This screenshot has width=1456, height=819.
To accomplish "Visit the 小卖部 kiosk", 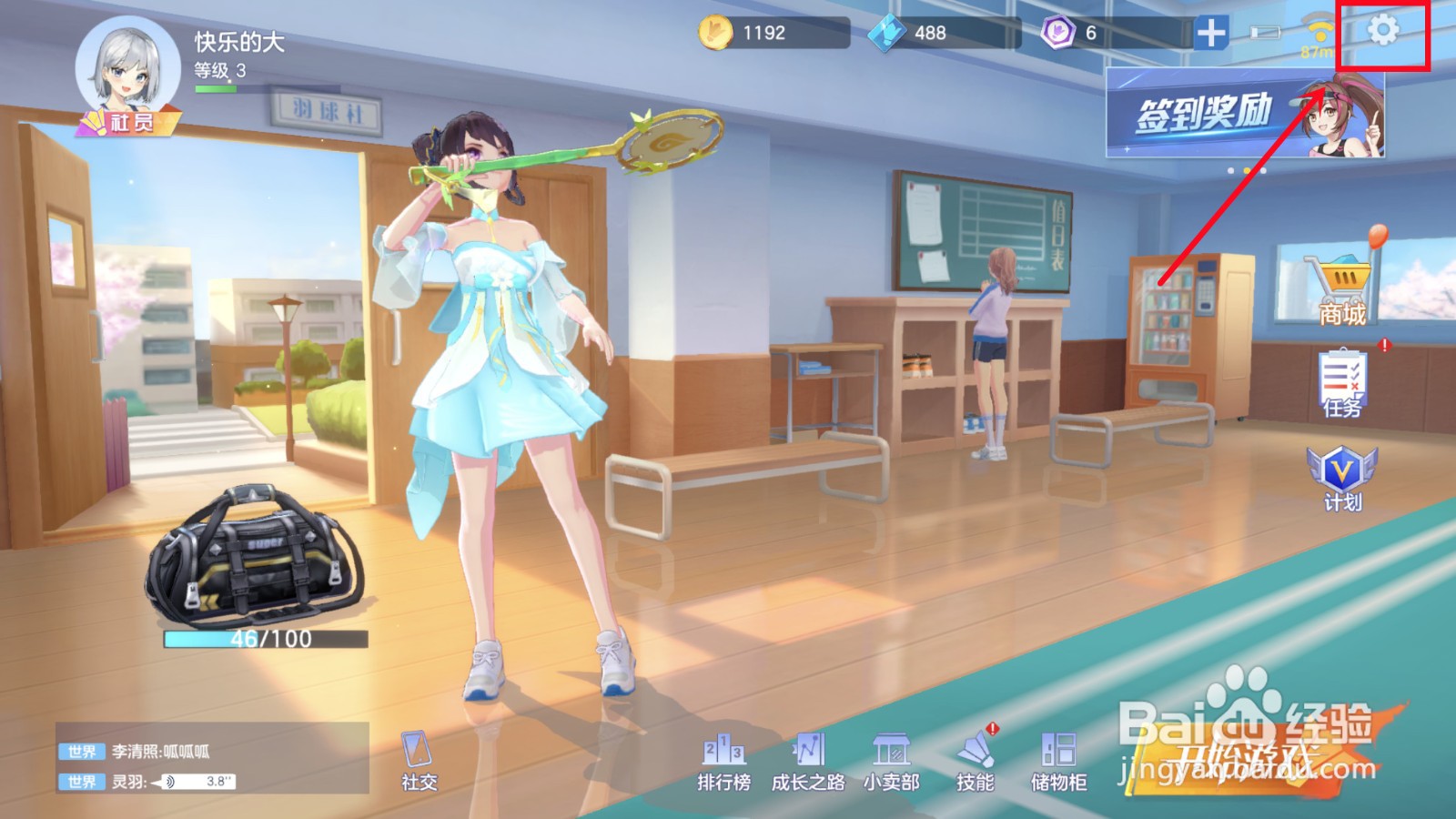I will tap(891, 761).
